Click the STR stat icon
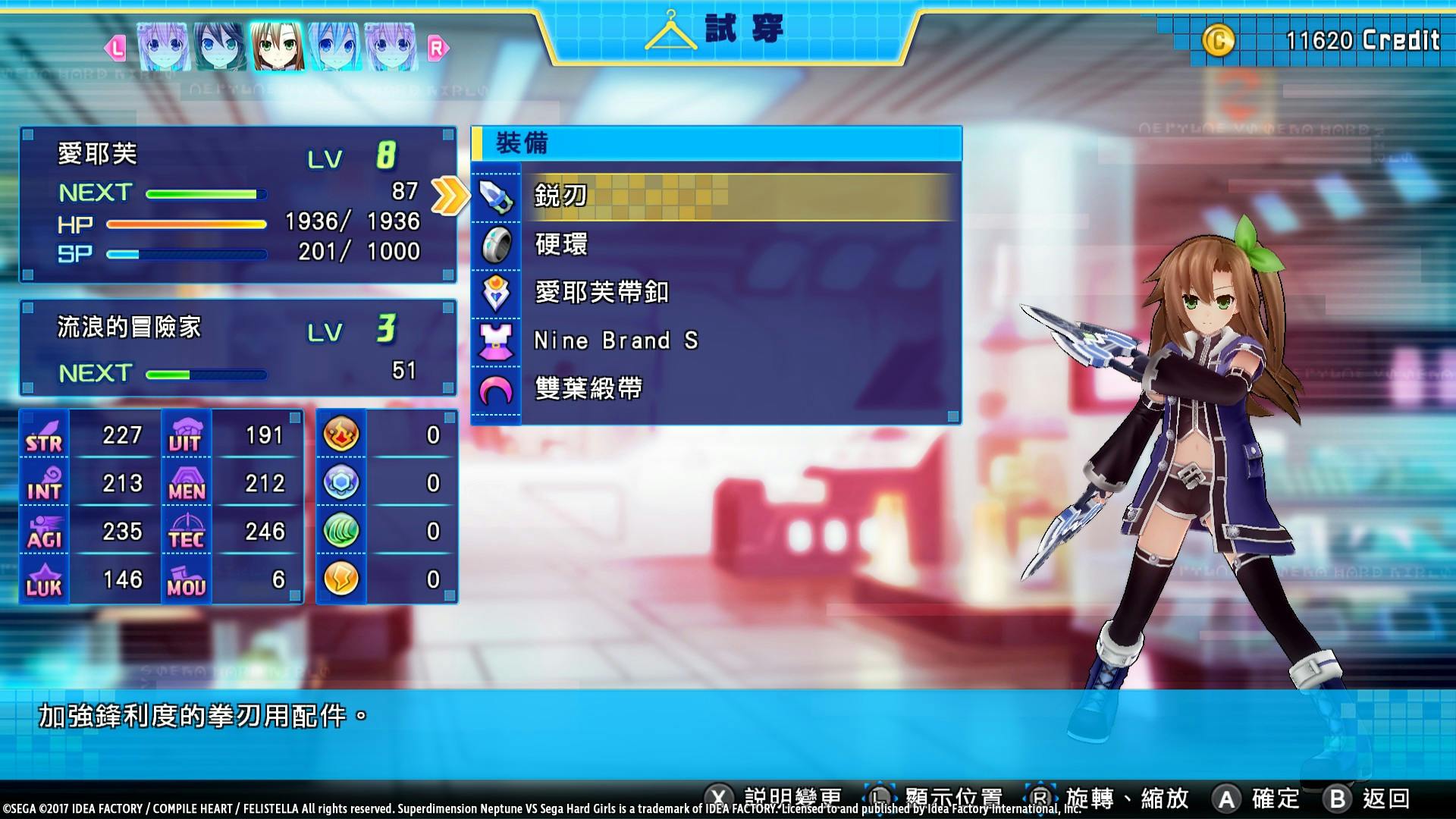 pos(43,433)
